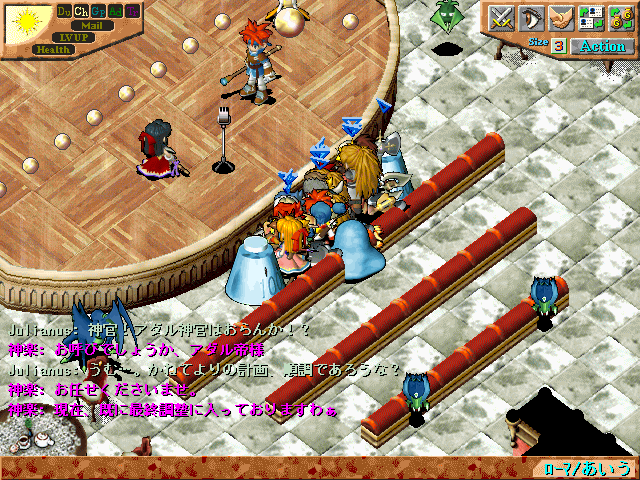640x480 pixels.
Task: Open the card exchange icon
Action: pos(591,18)
